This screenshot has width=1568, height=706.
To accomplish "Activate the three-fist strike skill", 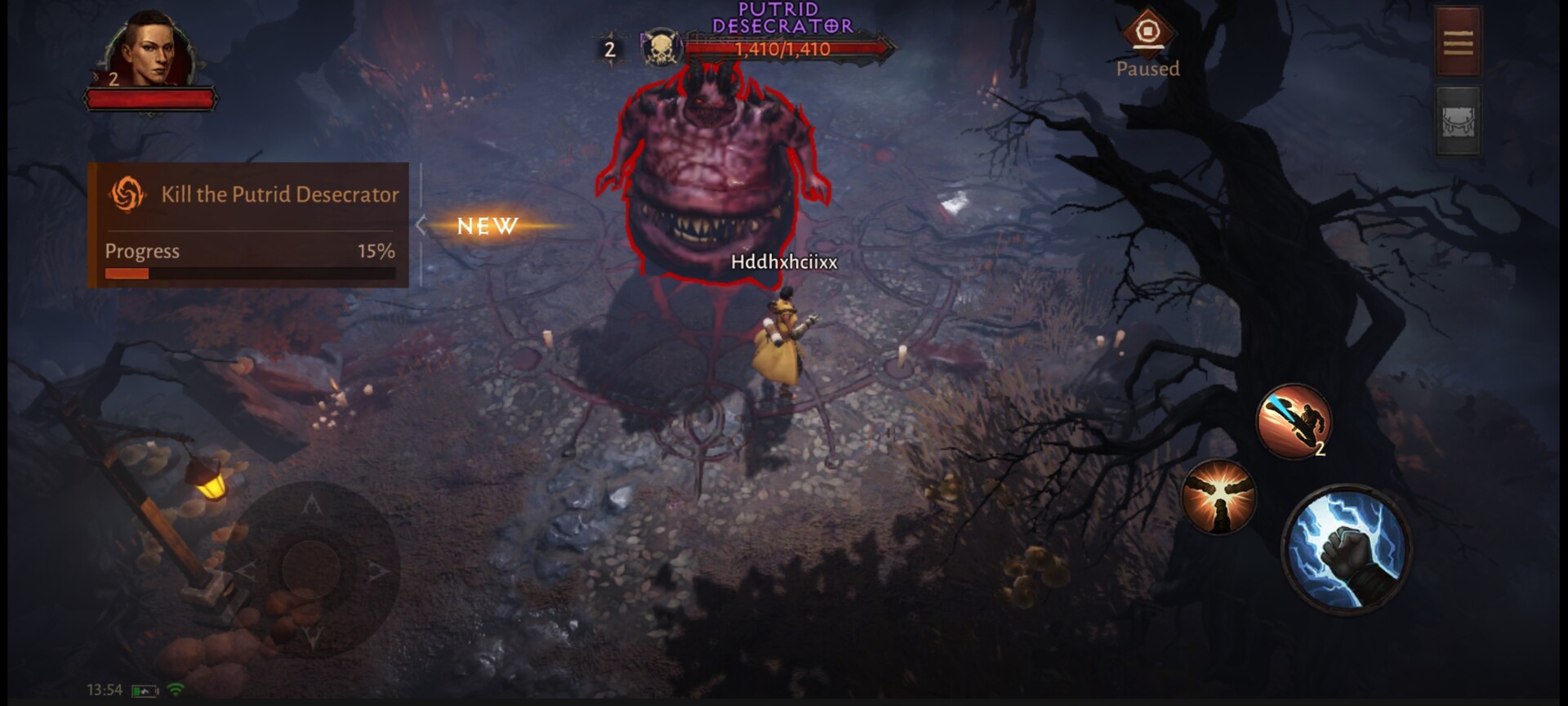I will 1218,496.
